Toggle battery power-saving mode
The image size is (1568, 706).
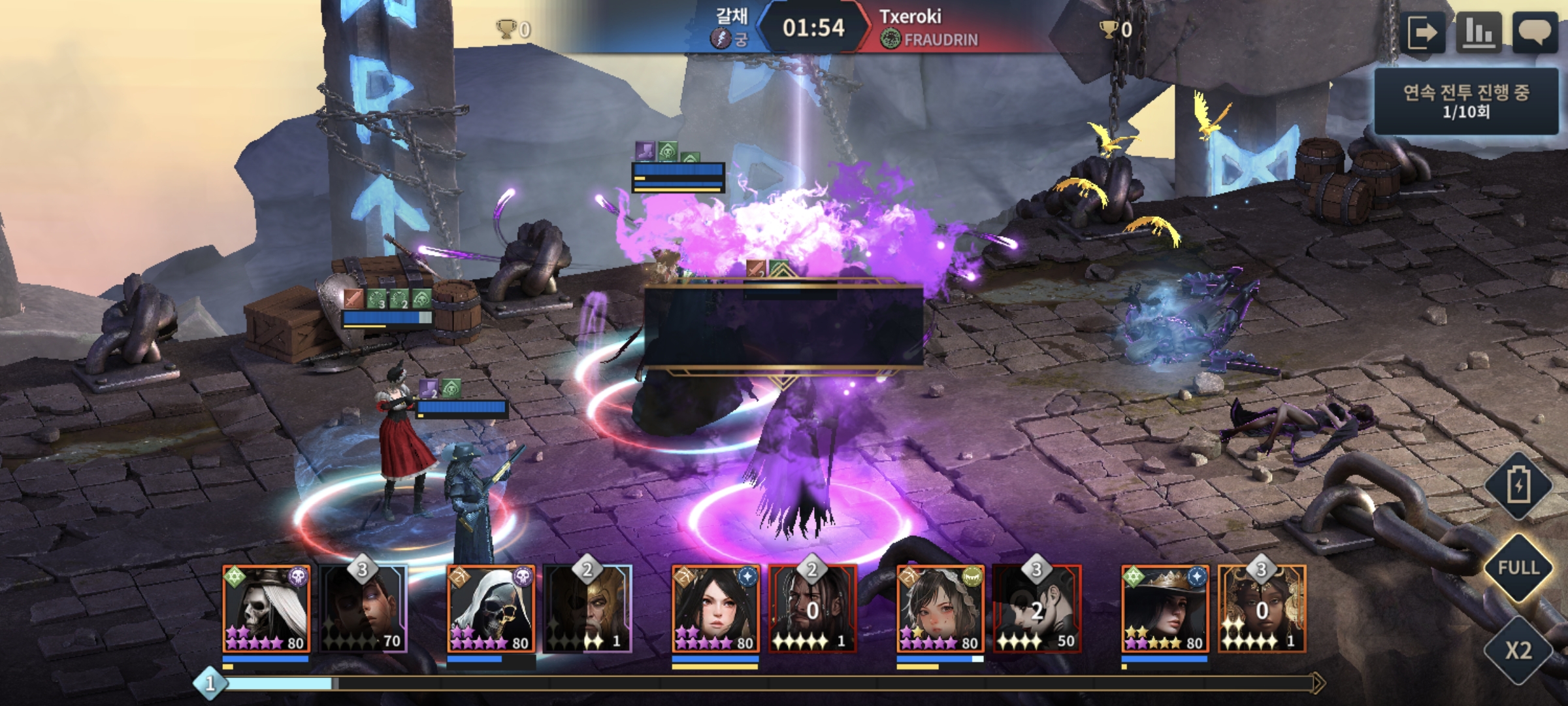point(1518,486)
